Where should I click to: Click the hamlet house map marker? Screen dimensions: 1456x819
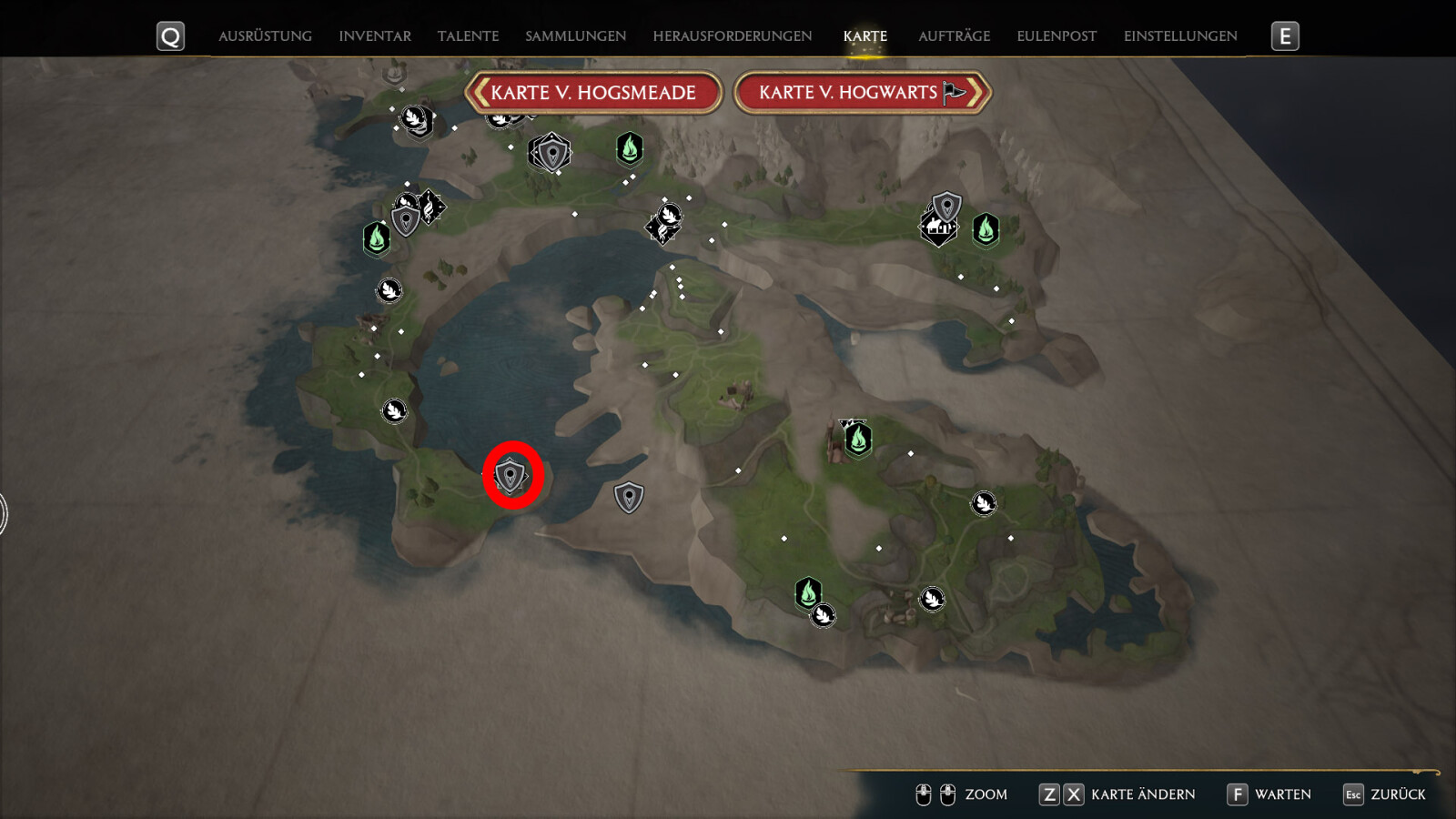coord(937,228)
